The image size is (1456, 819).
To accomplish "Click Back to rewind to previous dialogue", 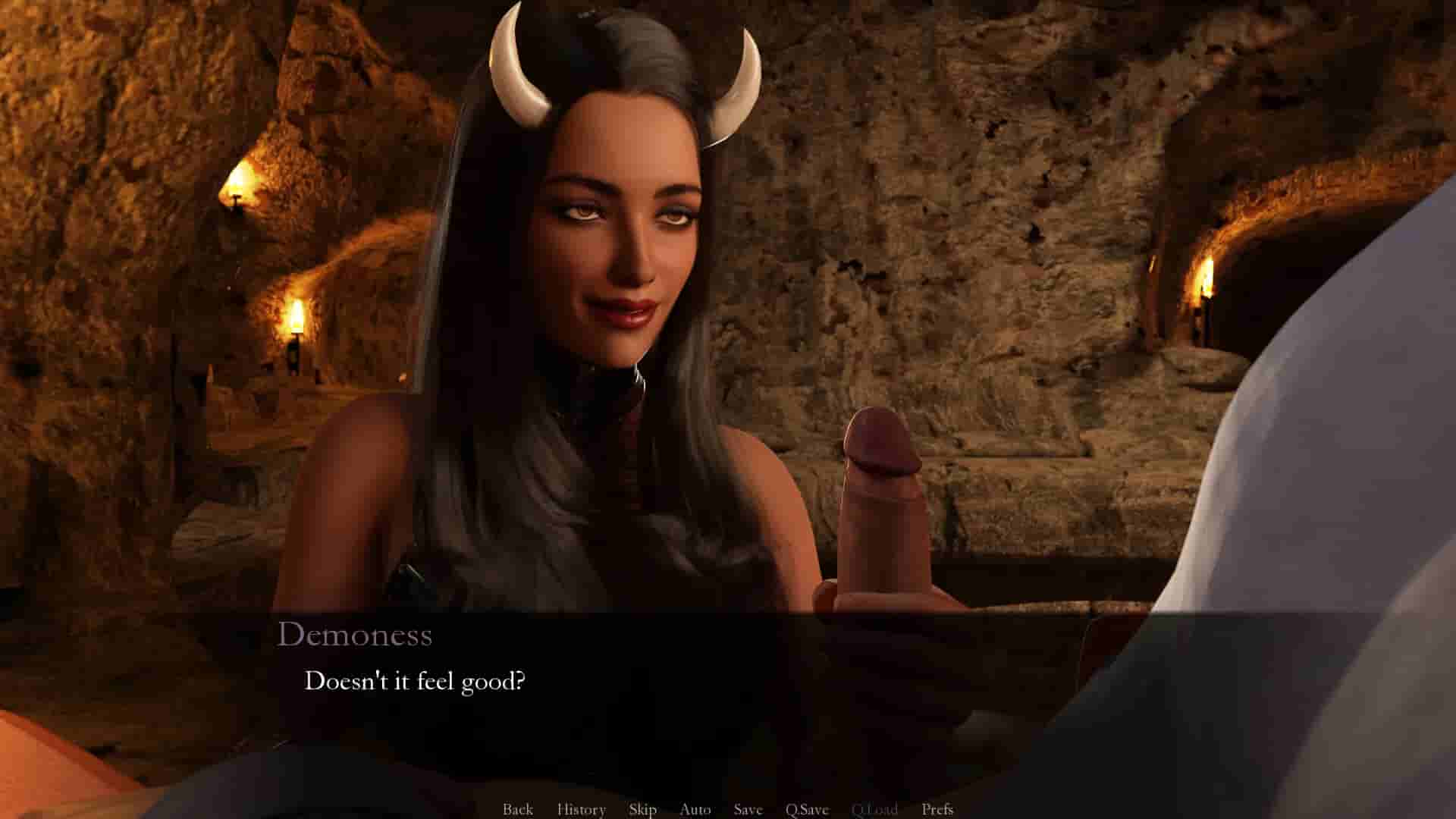I will (518, 809).
